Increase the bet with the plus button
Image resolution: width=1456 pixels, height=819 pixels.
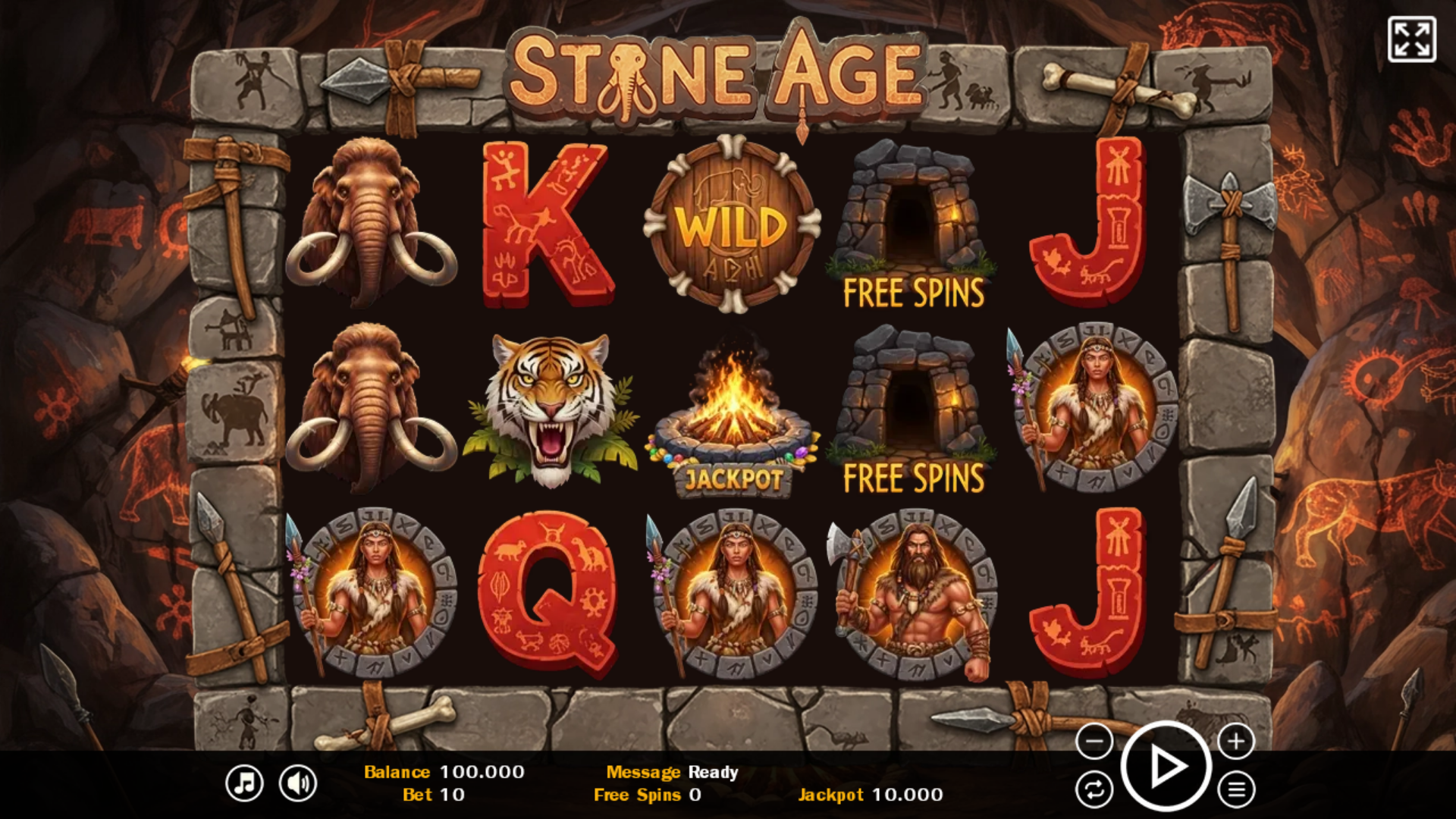1236,741
